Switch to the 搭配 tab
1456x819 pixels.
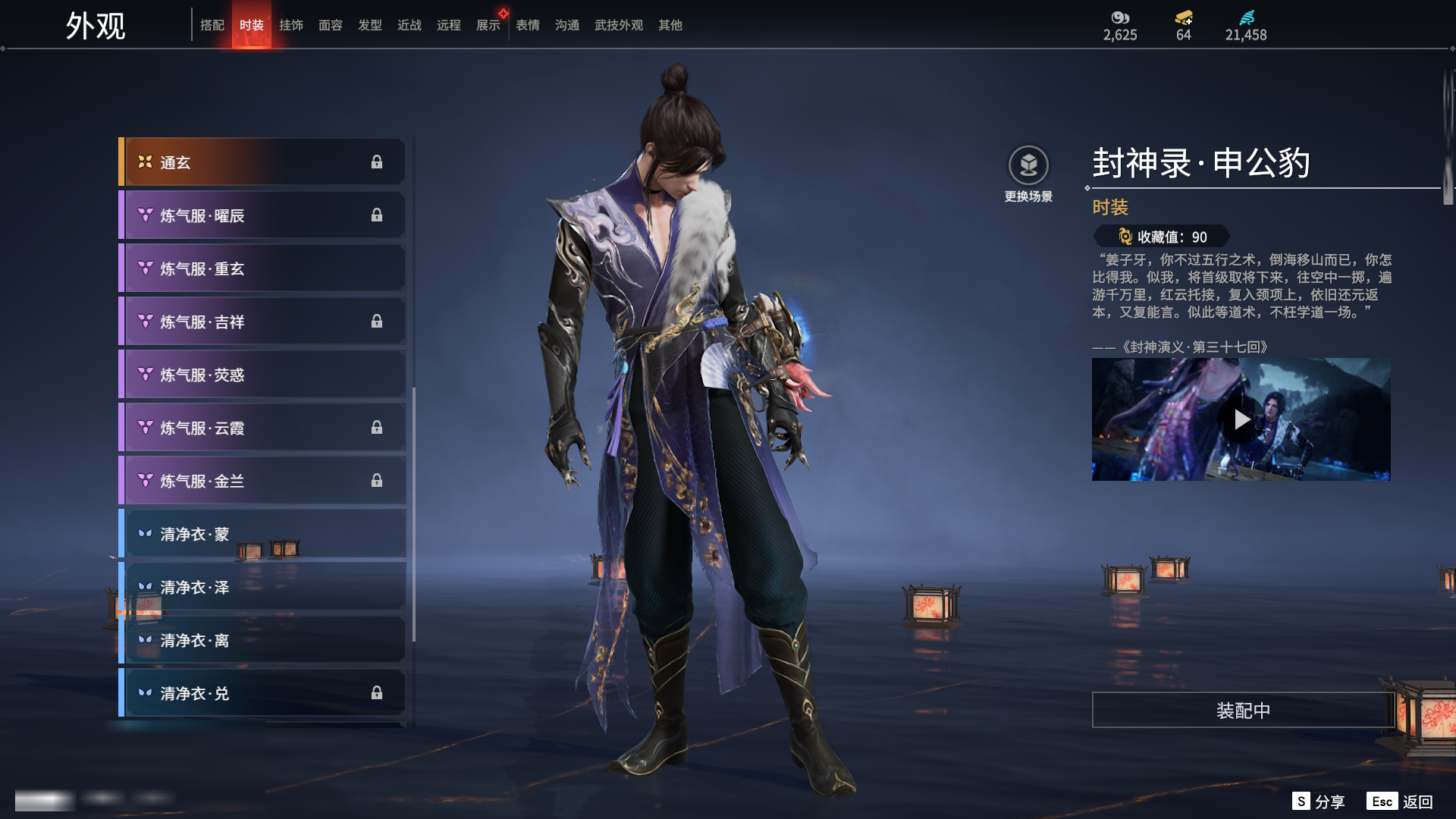point(212,25)
